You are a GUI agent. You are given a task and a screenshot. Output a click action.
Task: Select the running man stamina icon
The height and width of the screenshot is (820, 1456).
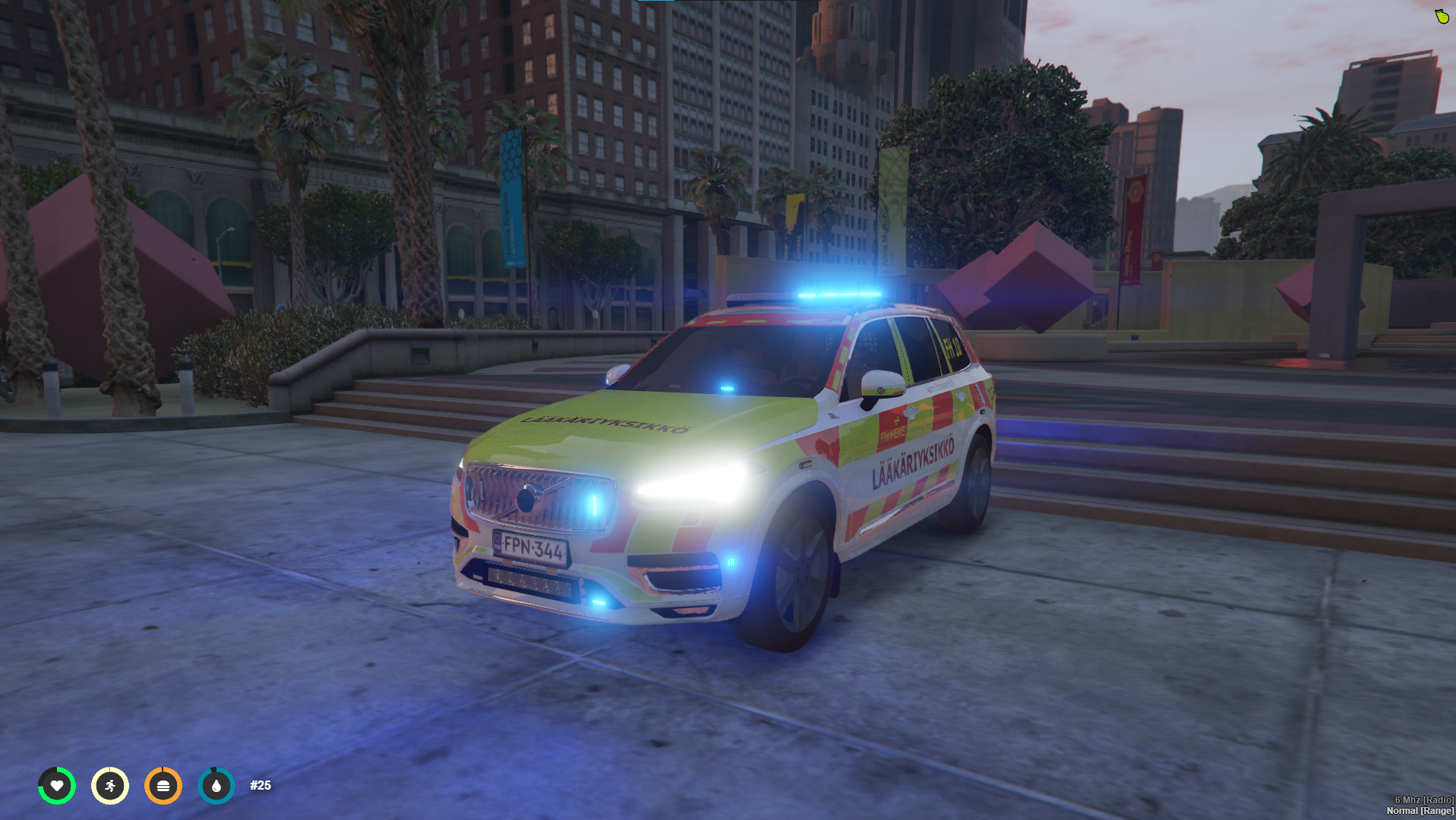click(x=110, y=786)
